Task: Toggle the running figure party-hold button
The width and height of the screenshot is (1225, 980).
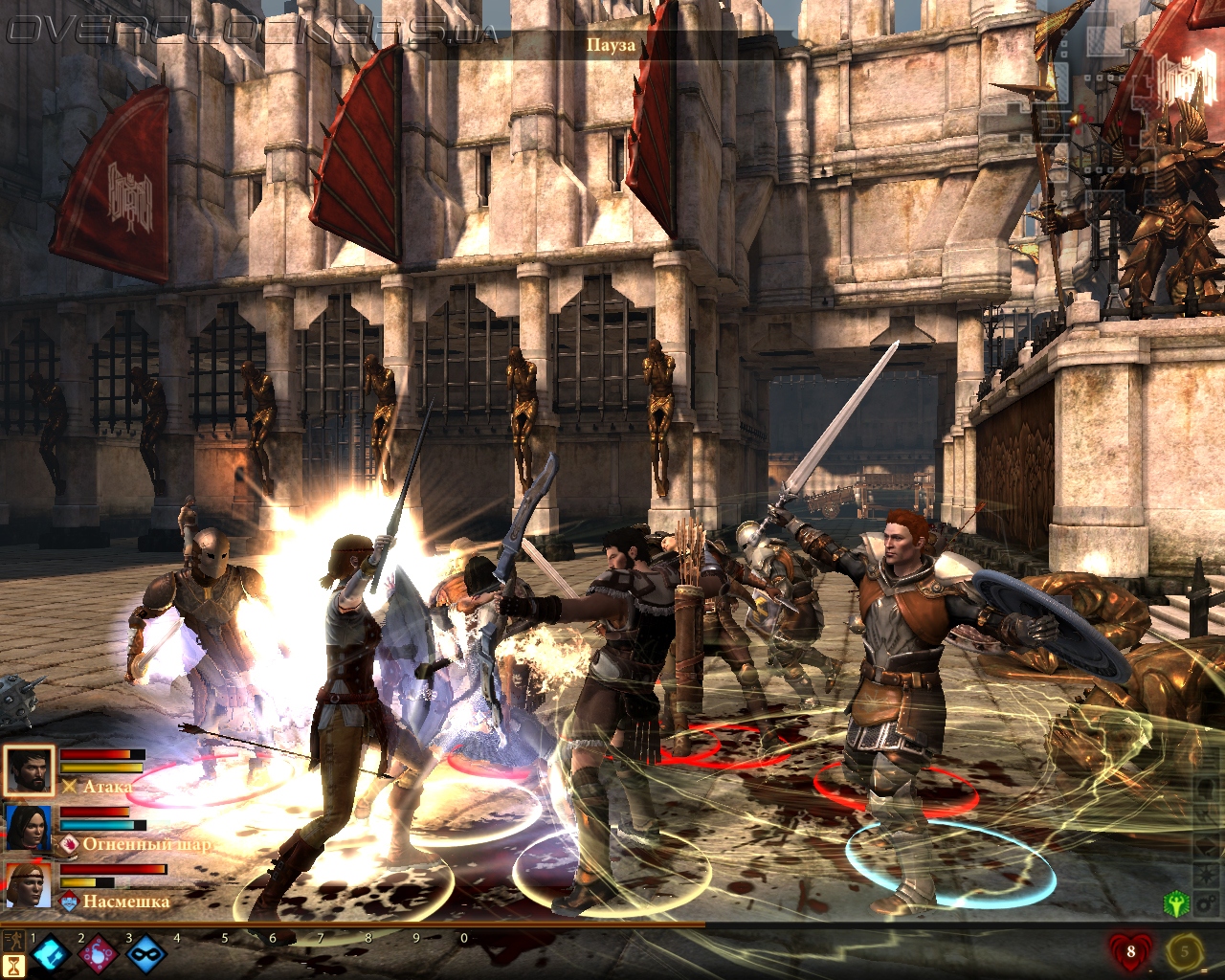Action: 13,940
